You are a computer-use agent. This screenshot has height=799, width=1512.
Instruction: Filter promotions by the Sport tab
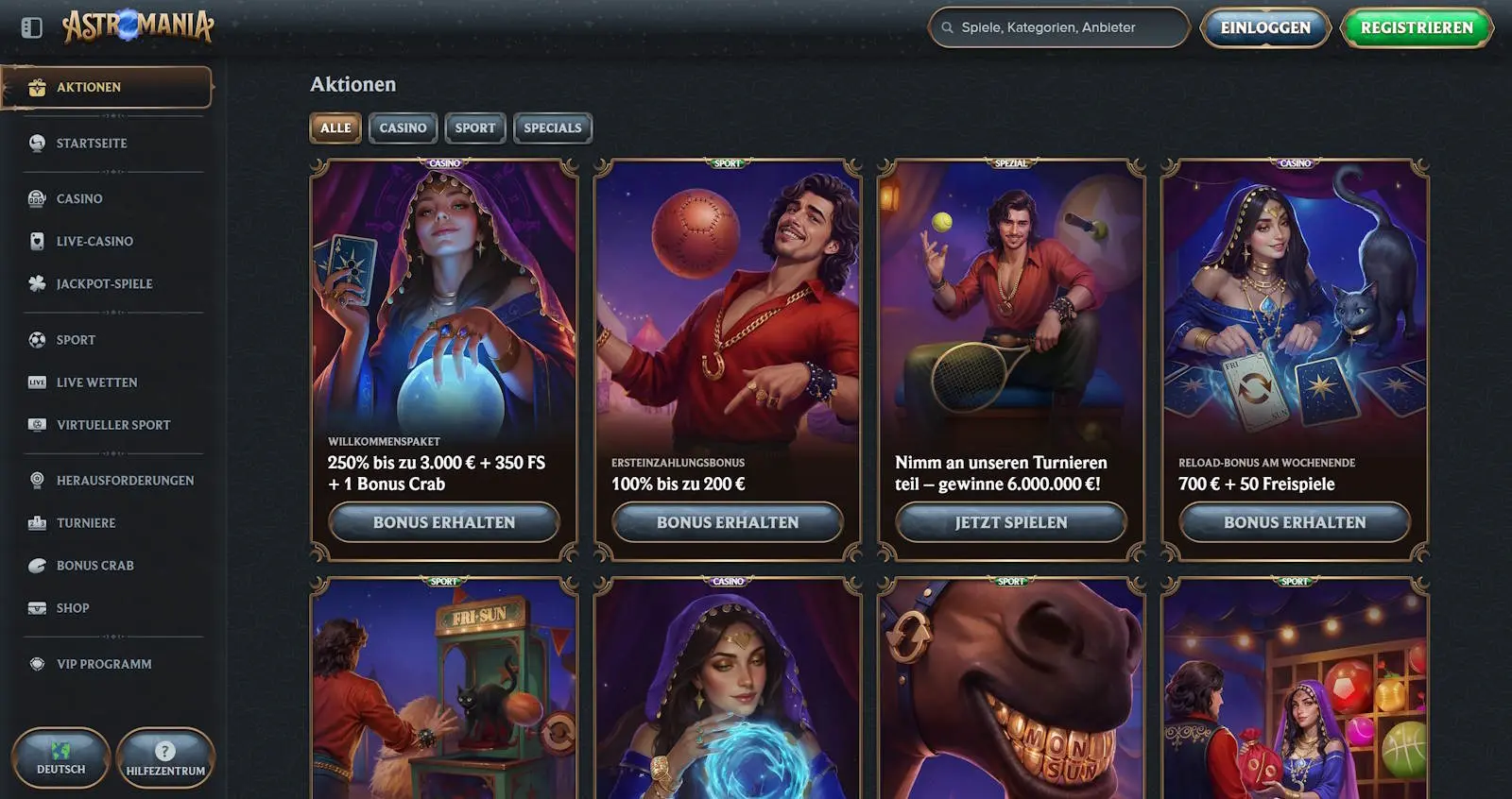474,128
